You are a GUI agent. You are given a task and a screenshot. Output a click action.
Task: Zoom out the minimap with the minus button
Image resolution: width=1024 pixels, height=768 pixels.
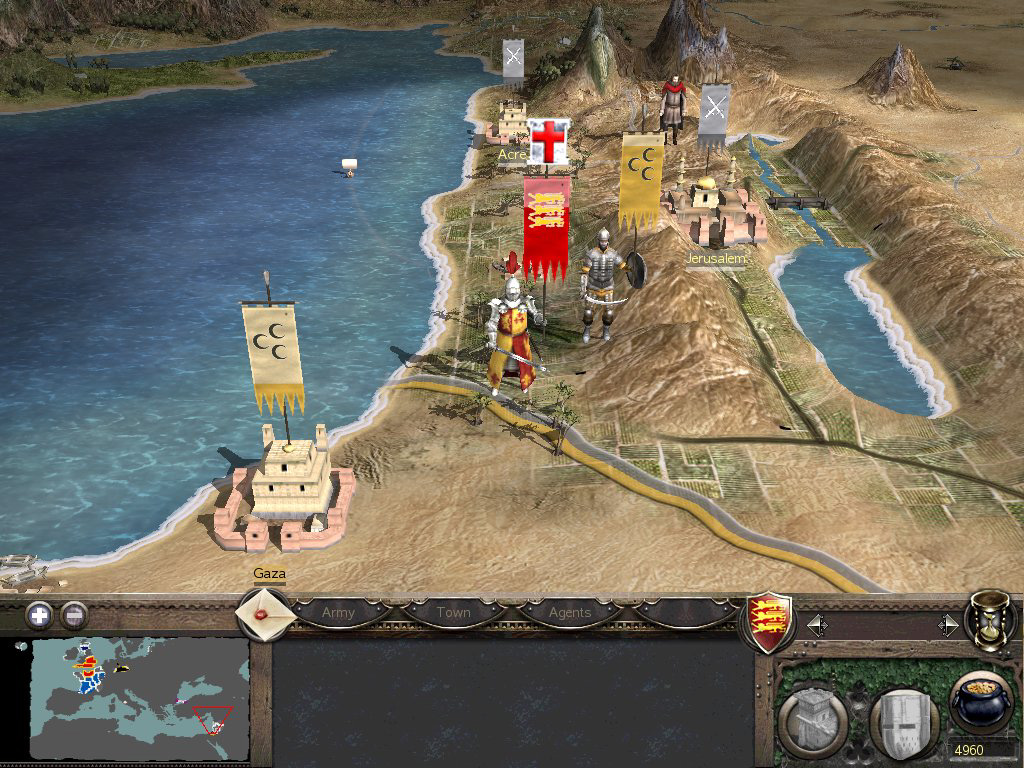coord(73,615)
